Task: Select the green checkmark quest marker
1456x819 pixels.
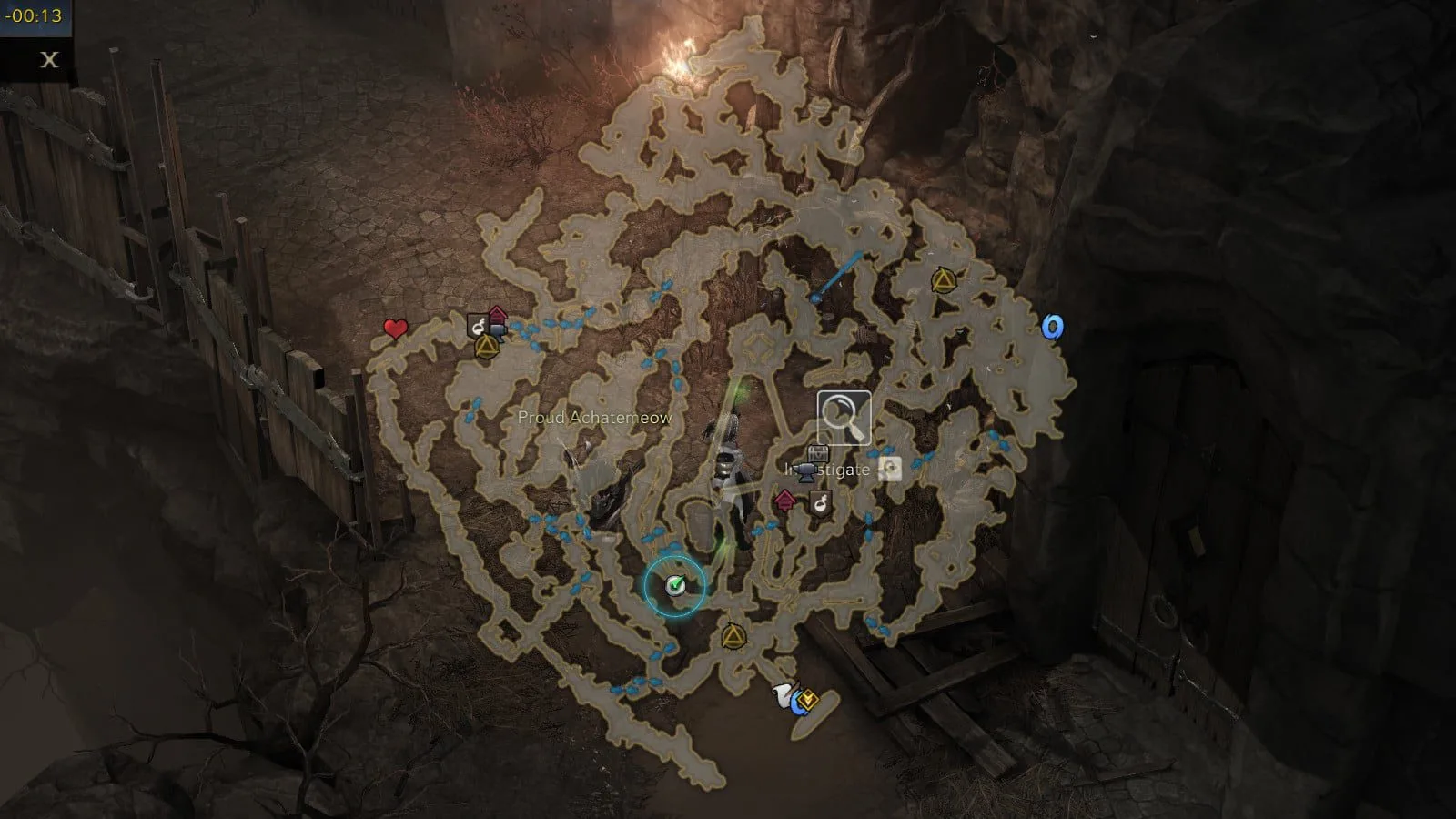Action: click(674, 585)
